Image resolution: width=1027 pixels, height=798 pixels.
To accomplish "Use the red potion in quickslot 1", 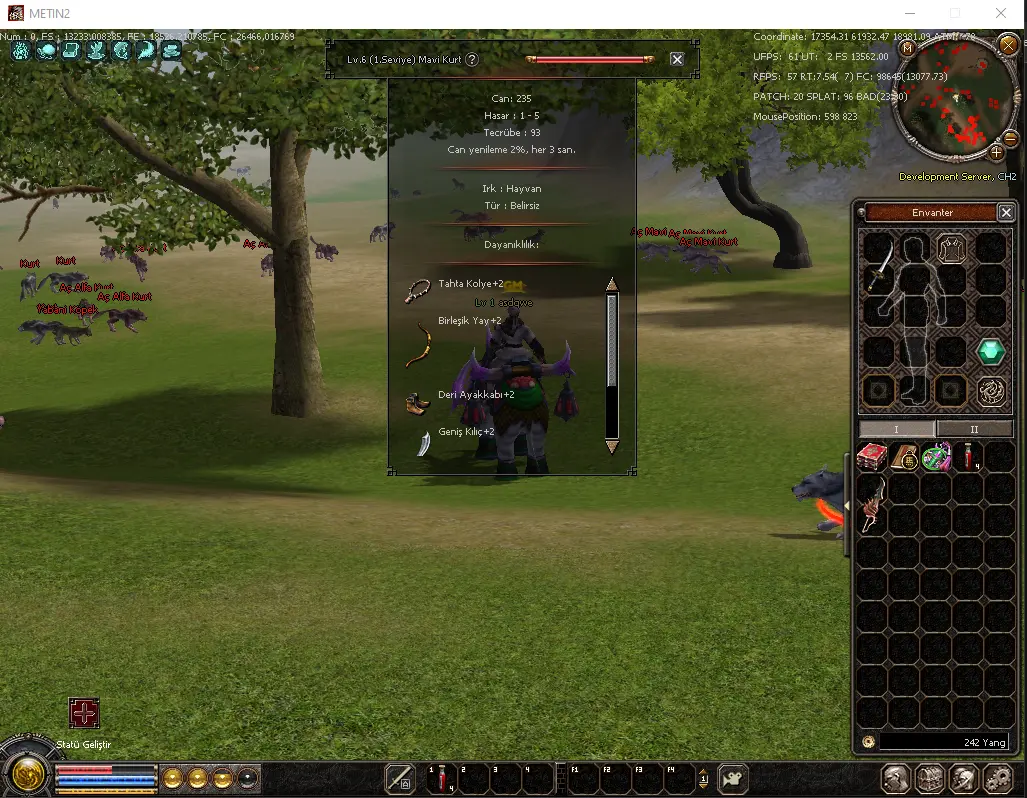I will point(441,778).
